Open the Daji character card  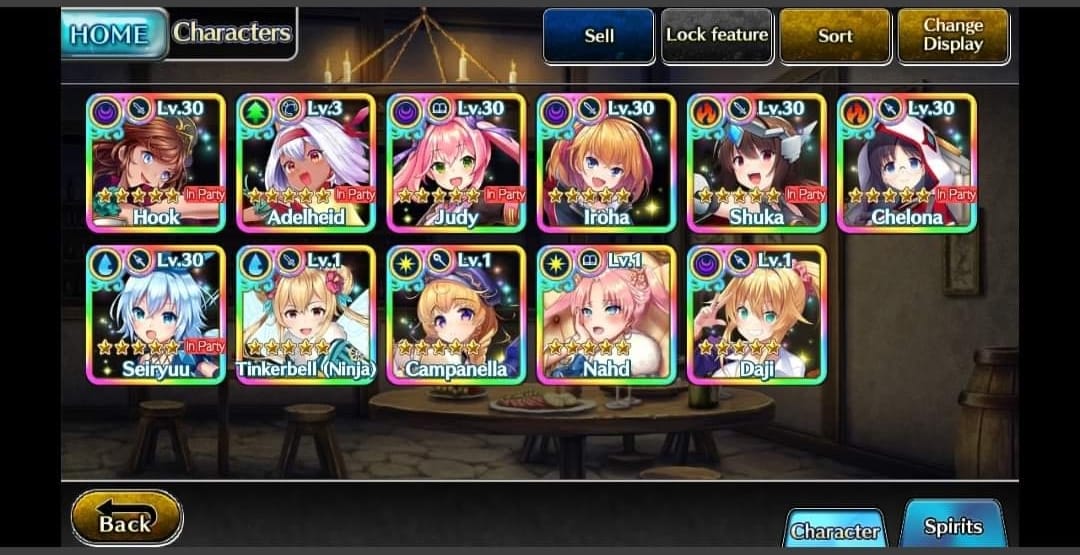tap(757, 314)
